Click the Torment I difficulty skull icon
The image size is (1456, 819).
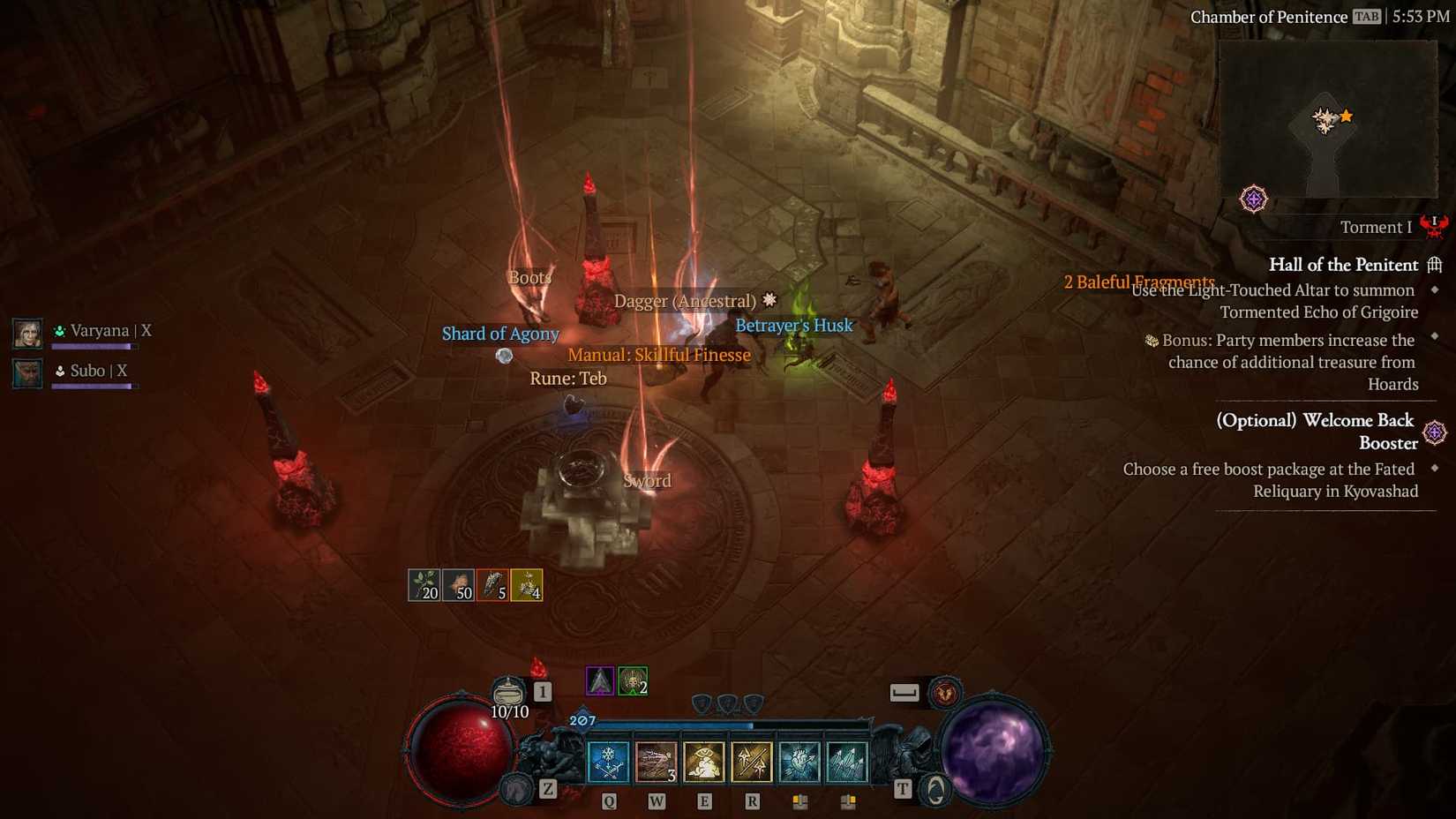1435,226
